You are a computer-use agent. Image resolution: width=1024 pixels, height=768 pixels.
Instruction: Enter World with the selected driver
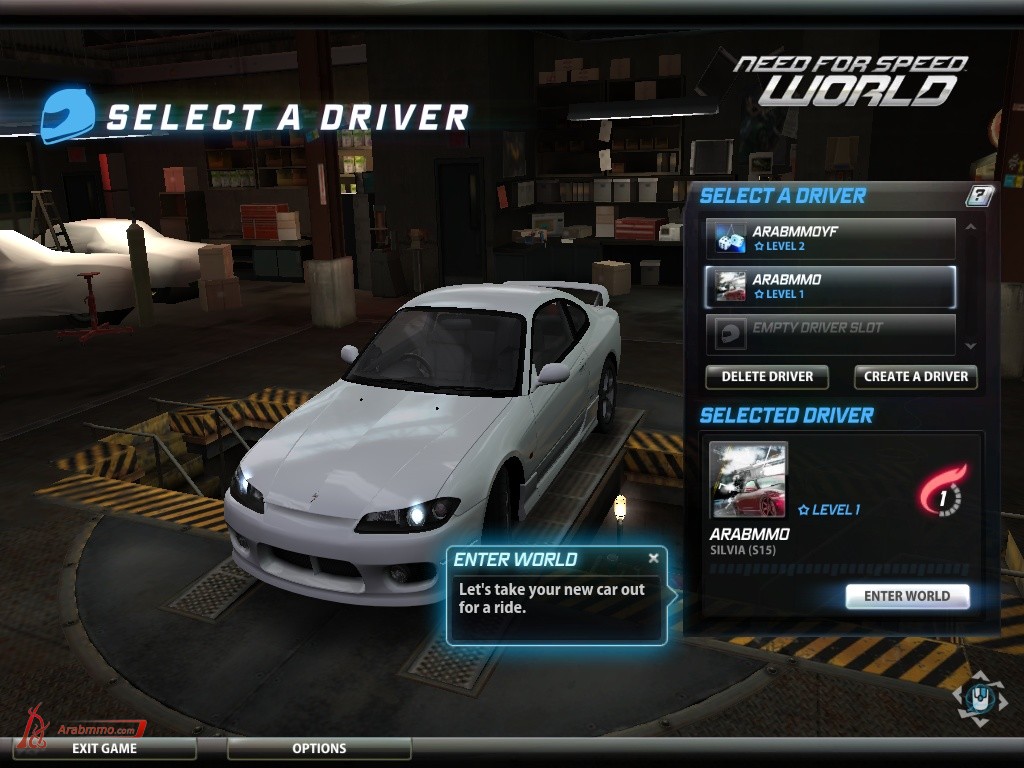tap(907, 596)
